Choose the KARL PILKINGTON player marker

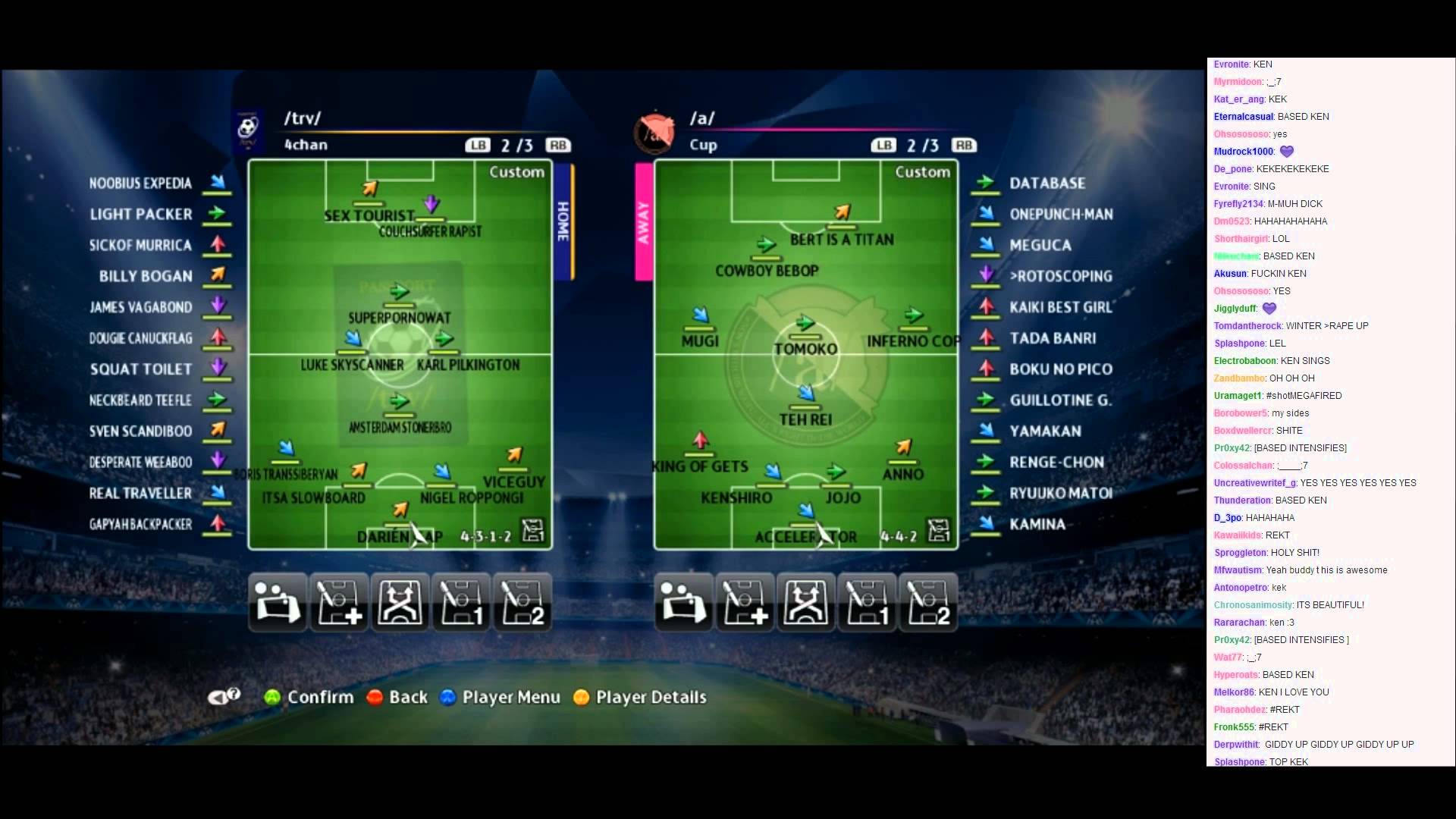468,364
